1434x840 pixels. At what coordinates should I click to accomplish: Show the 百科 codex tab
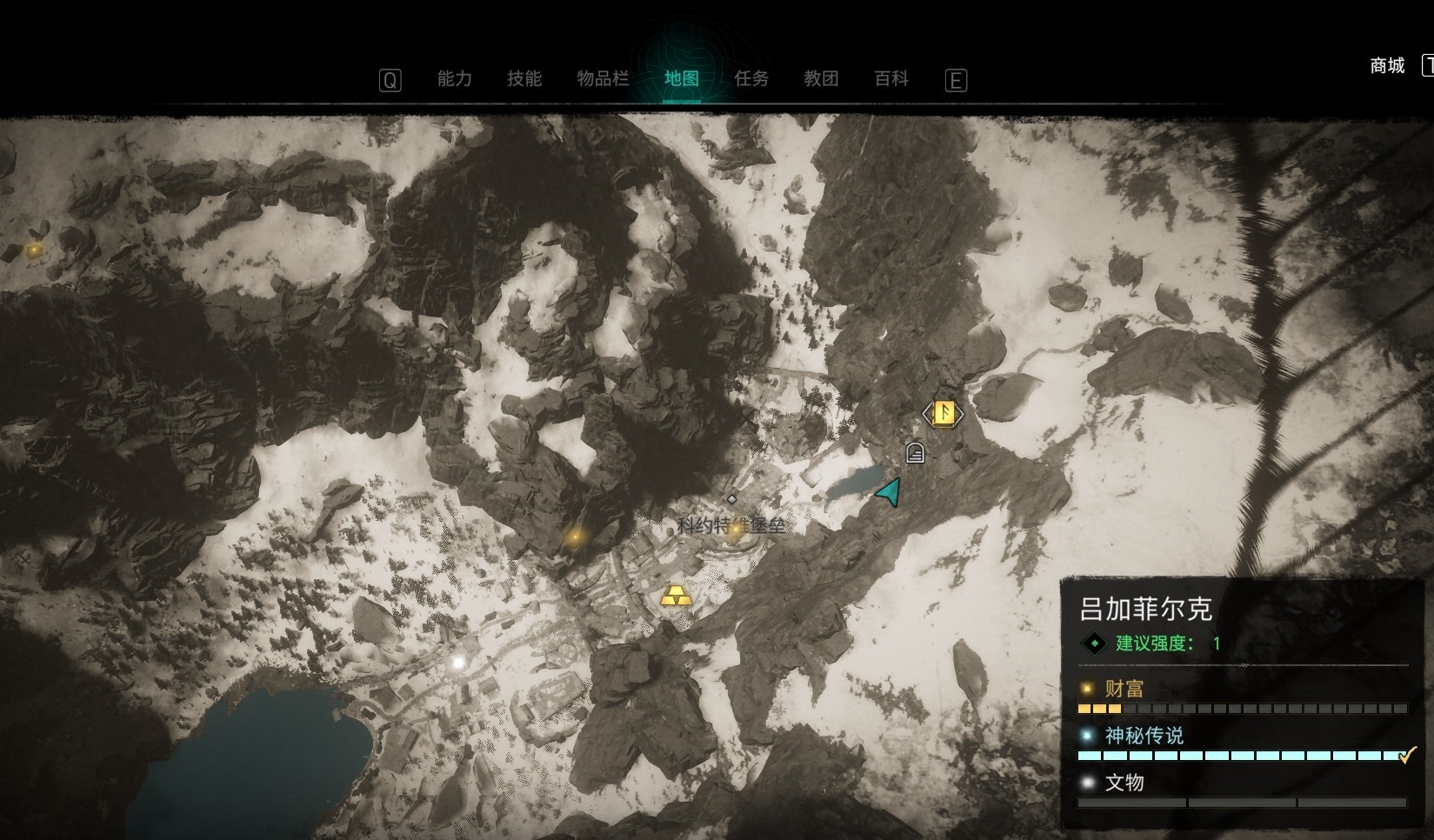coord(891,79)
